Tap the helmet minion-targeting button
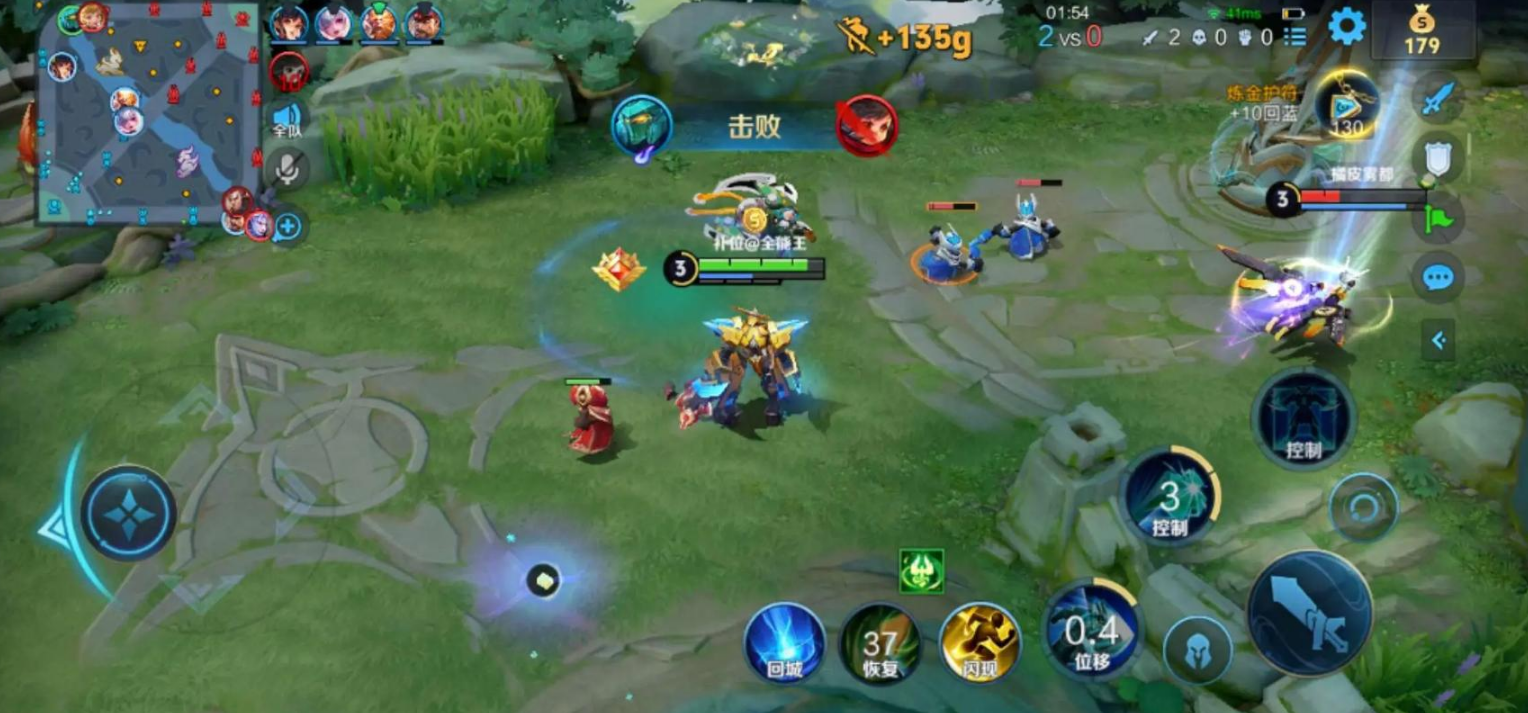 click(x=1197, y=651)
